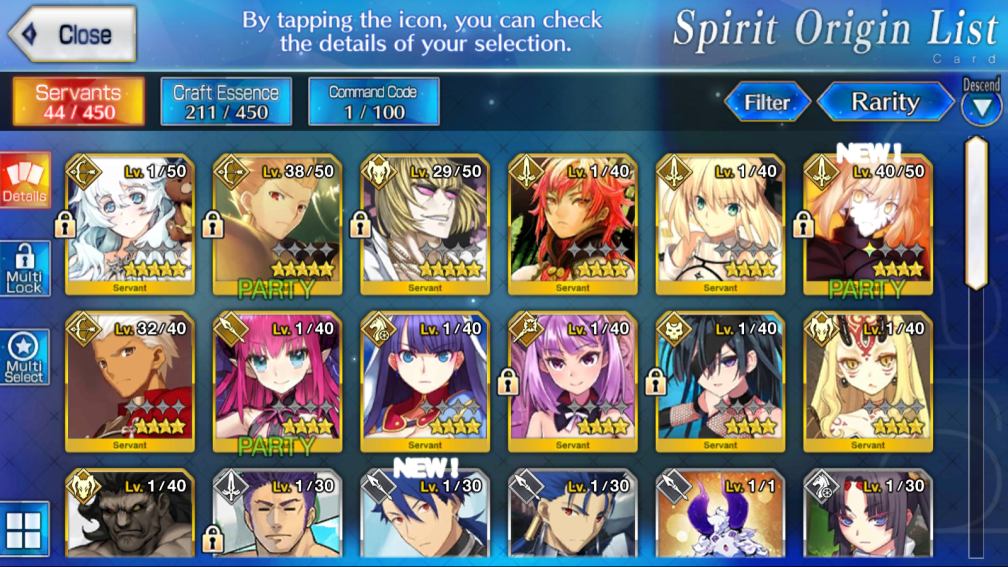The image size is (1008, 567).
Task: Select the Lv. 1/50 white-haired archer card
Action: 129,225
